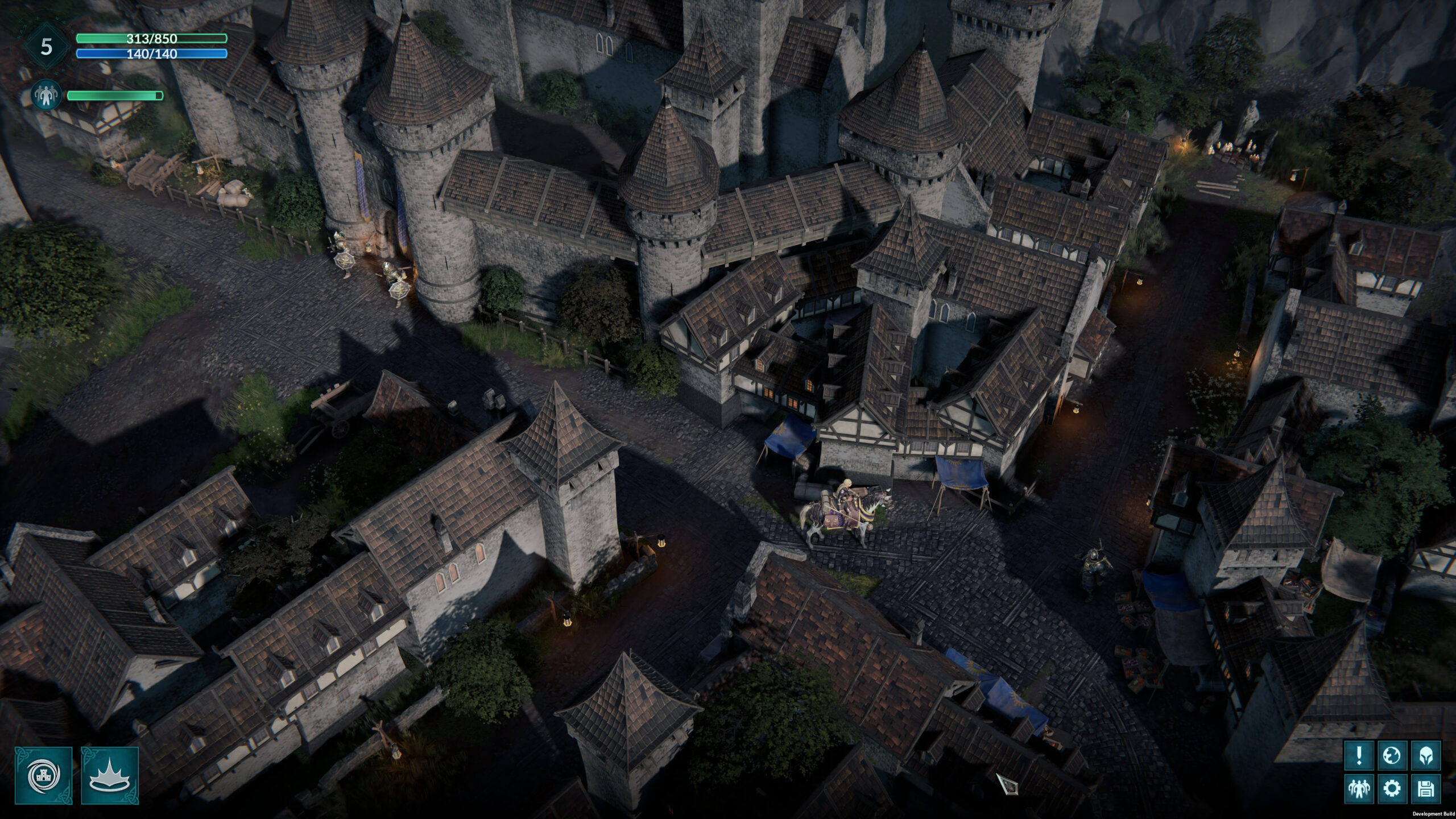Open the notifications panel via the exclamation icon
The width and height of the screenshot is (1456, 819).
coord(1360,755)
